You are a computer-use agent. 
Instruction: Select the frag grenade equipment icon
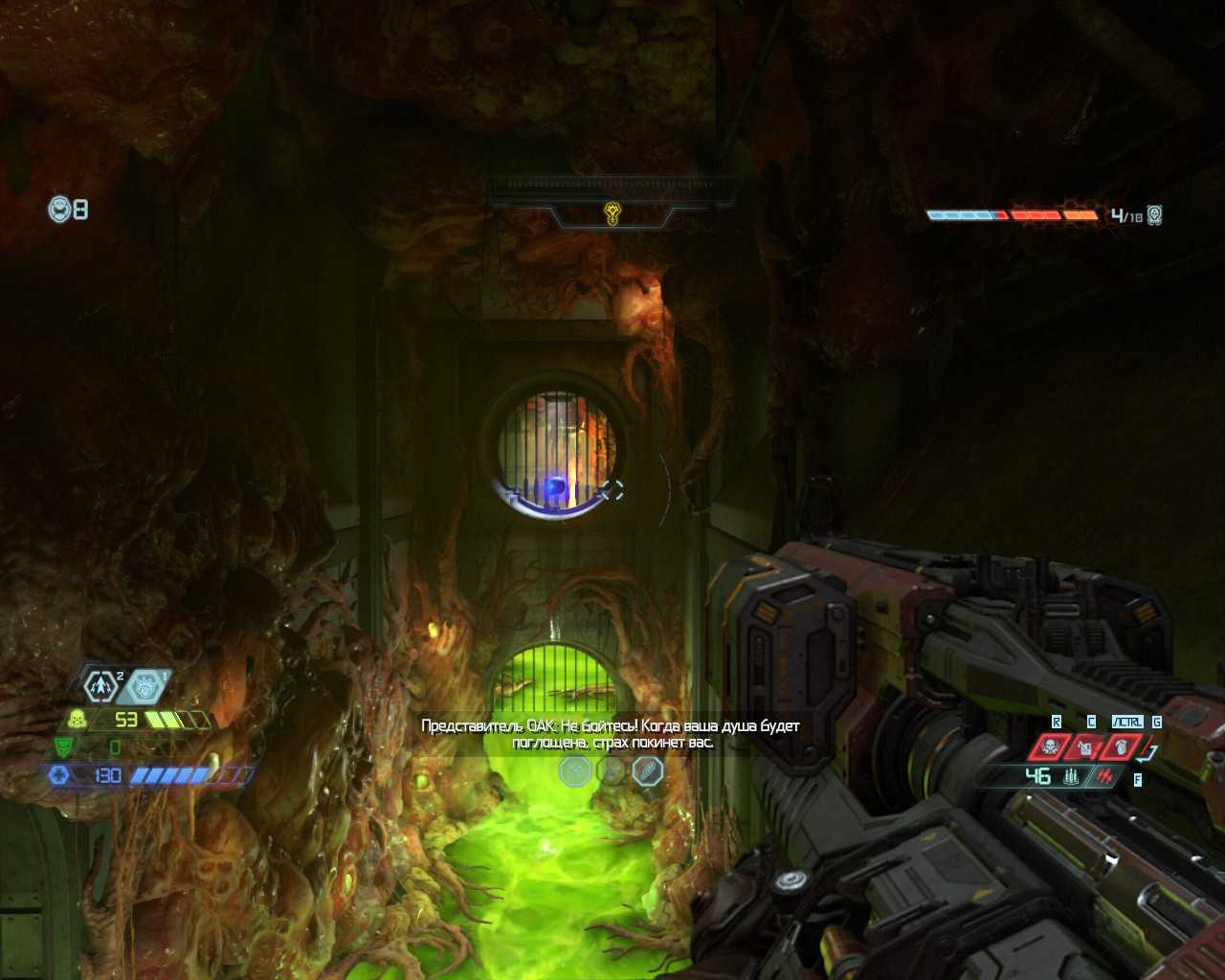pyautogui.click(x=100, y=685)
